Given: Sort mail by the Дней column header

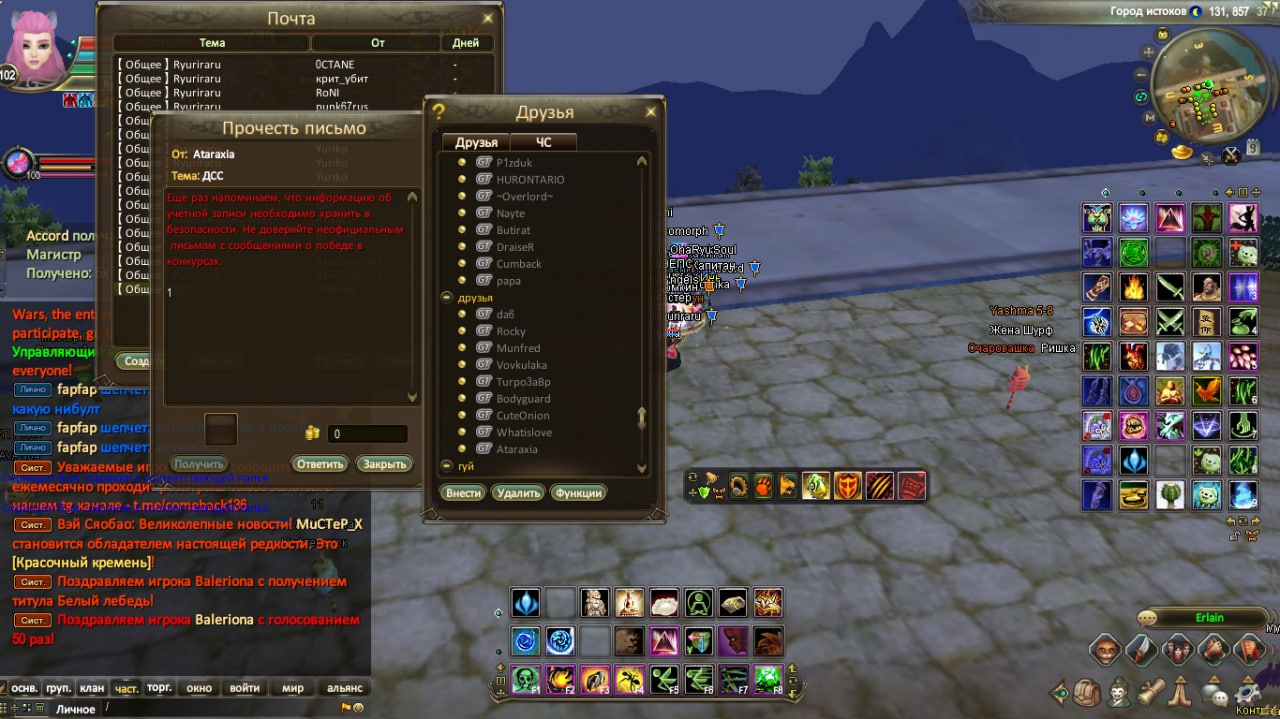Looking at the screenshot, I should point(465,43).
